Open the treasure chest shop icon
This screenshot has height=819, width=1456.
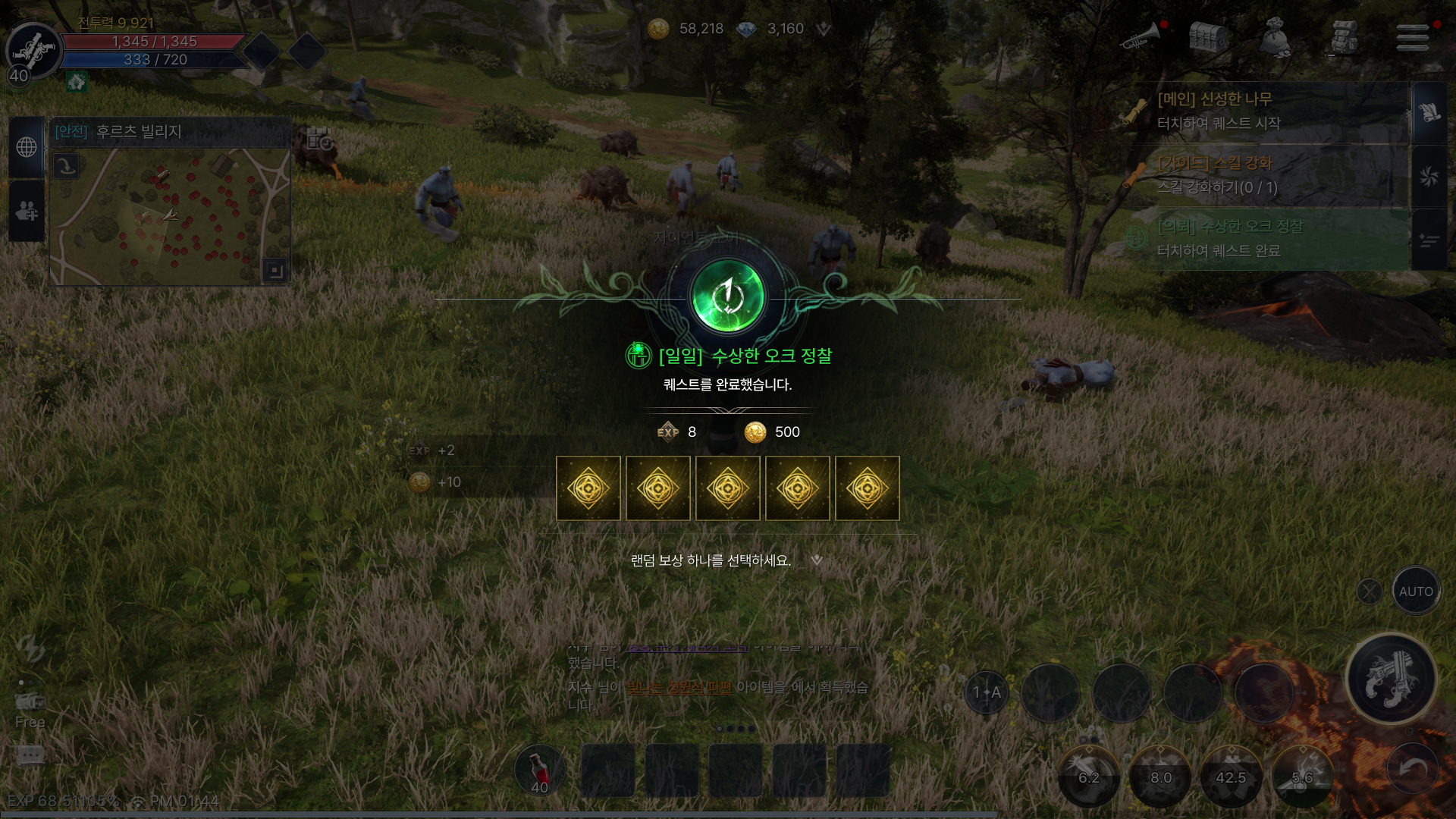click(x=1208, y=36)
